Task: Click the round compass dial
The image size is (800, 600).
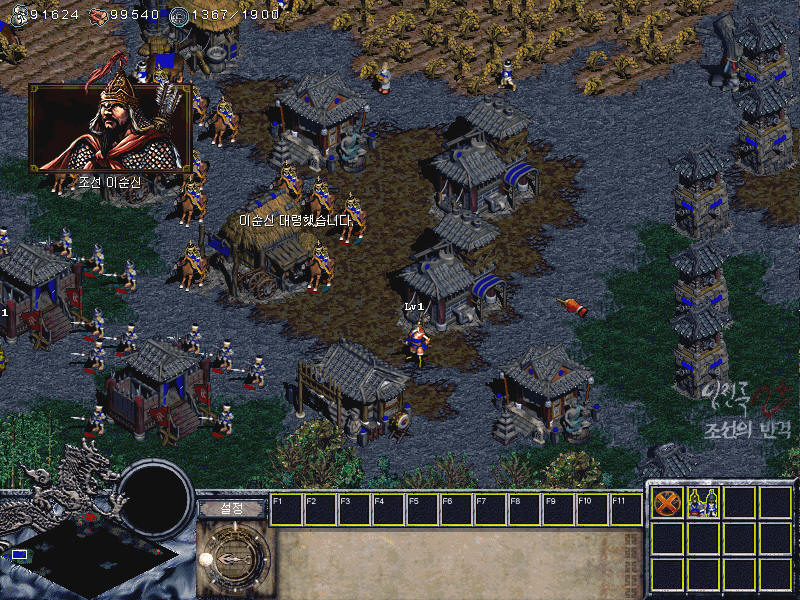Action: point(234,558)
